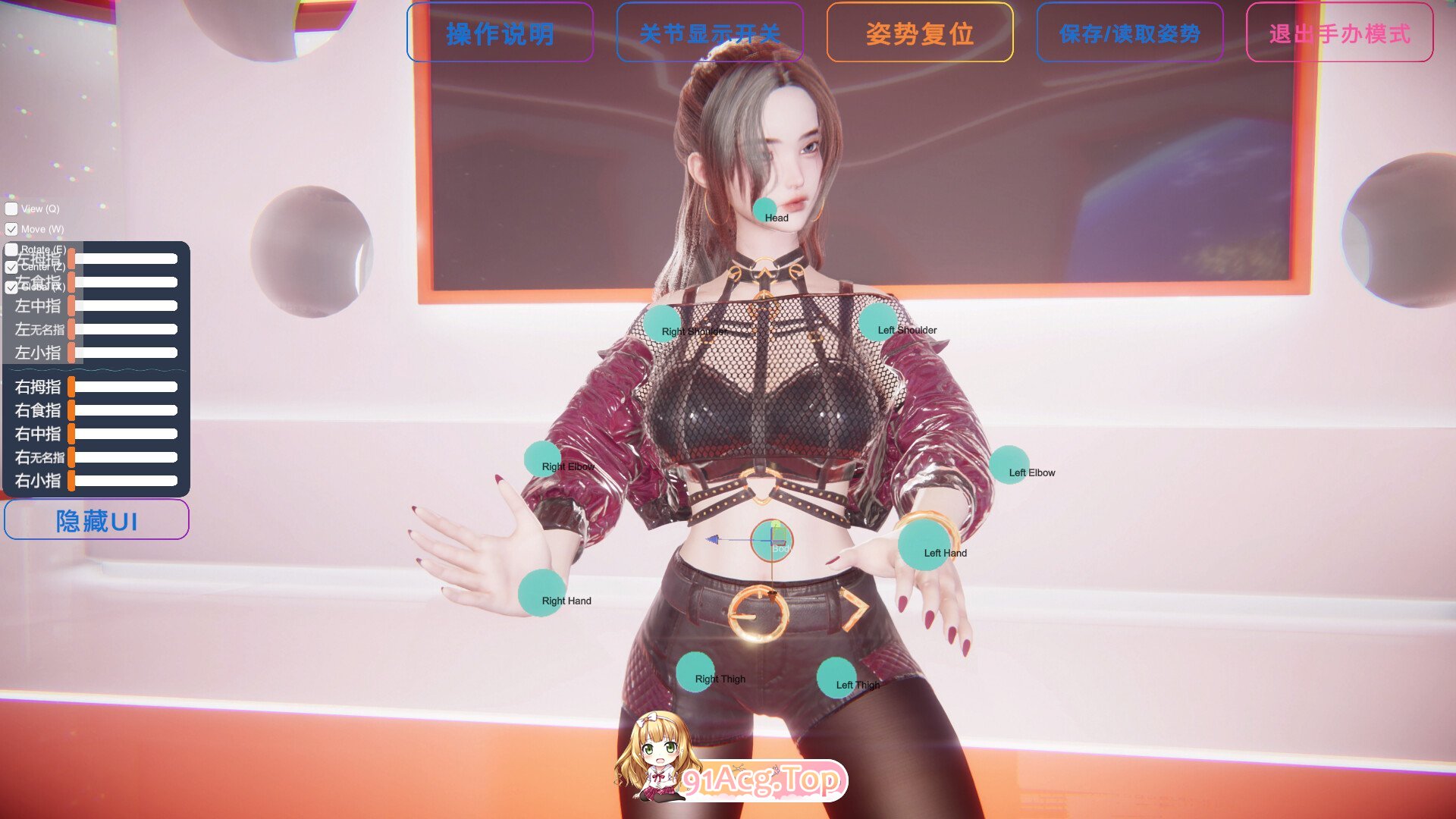Viewport: 1456px width, 819px height.
Task: Click the 隐藏UI button
Action: (96, 519)
